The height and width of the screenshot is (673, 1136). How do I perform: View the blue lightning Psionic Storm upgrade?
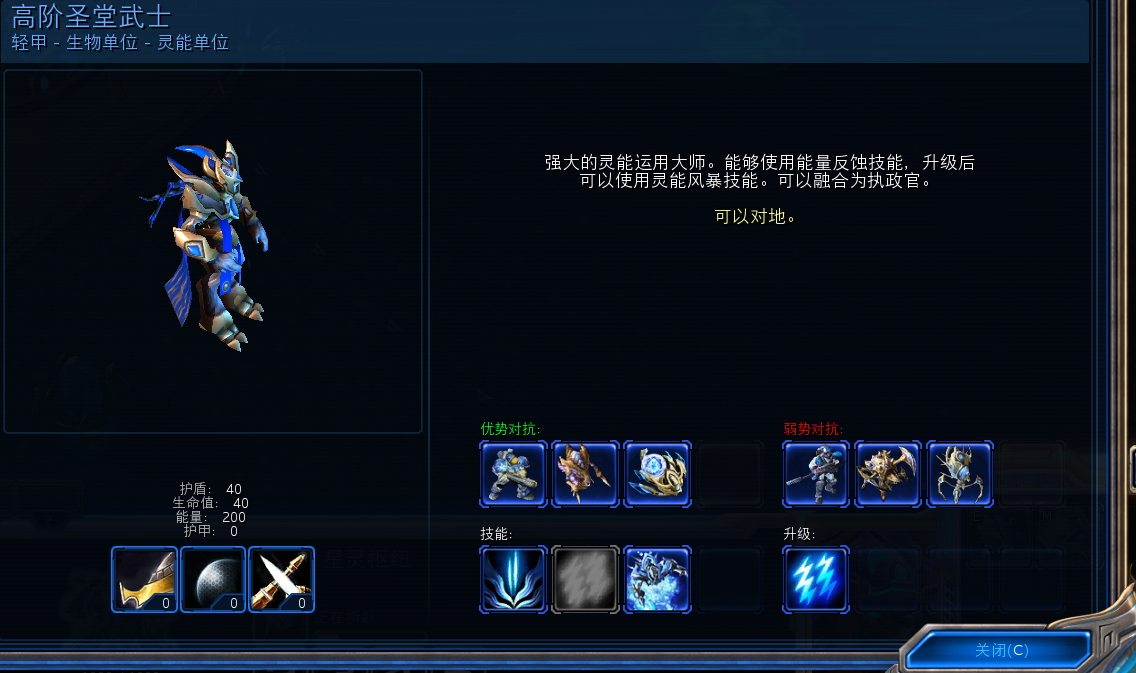pos(816,579)
